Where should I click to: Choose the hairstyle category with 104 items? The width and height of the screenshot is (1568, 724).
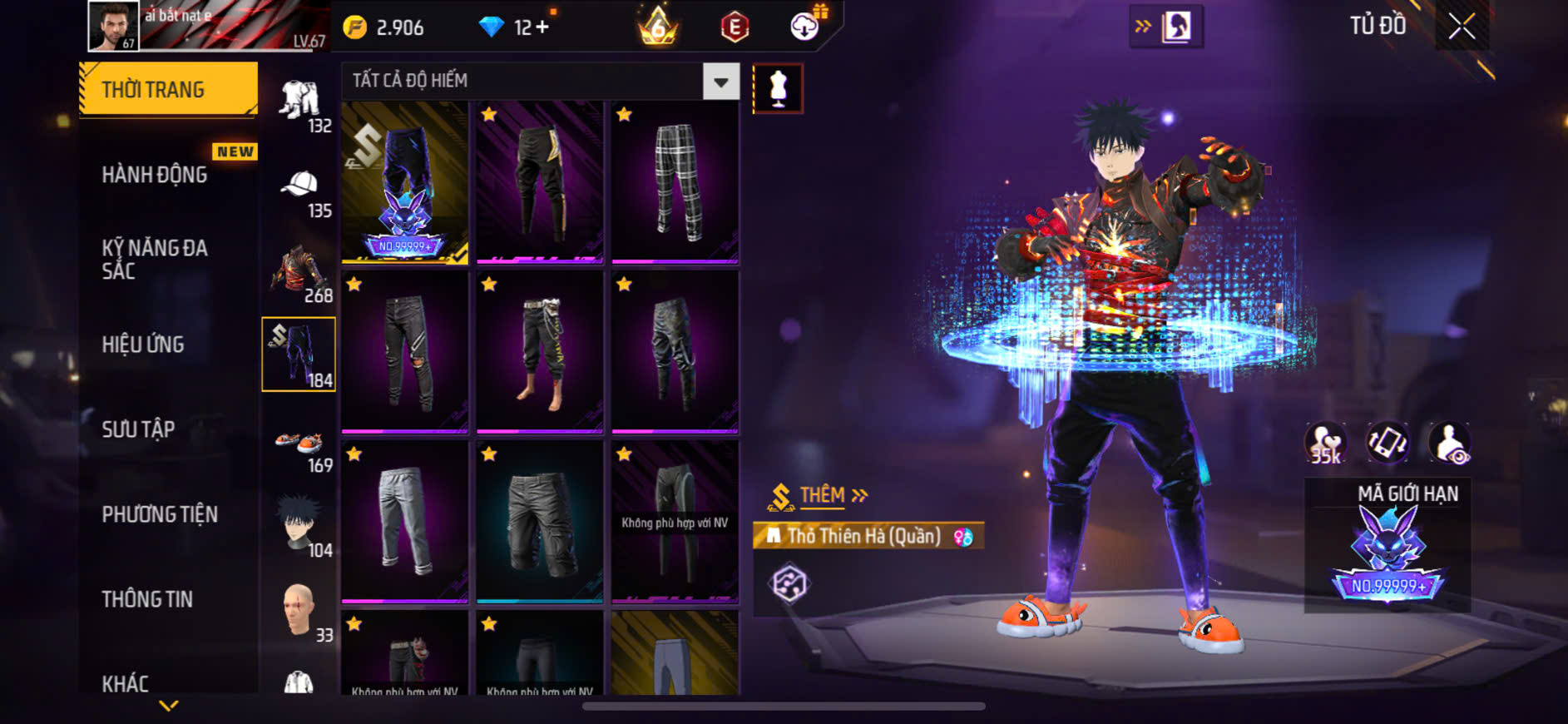[x=299, y=528]
